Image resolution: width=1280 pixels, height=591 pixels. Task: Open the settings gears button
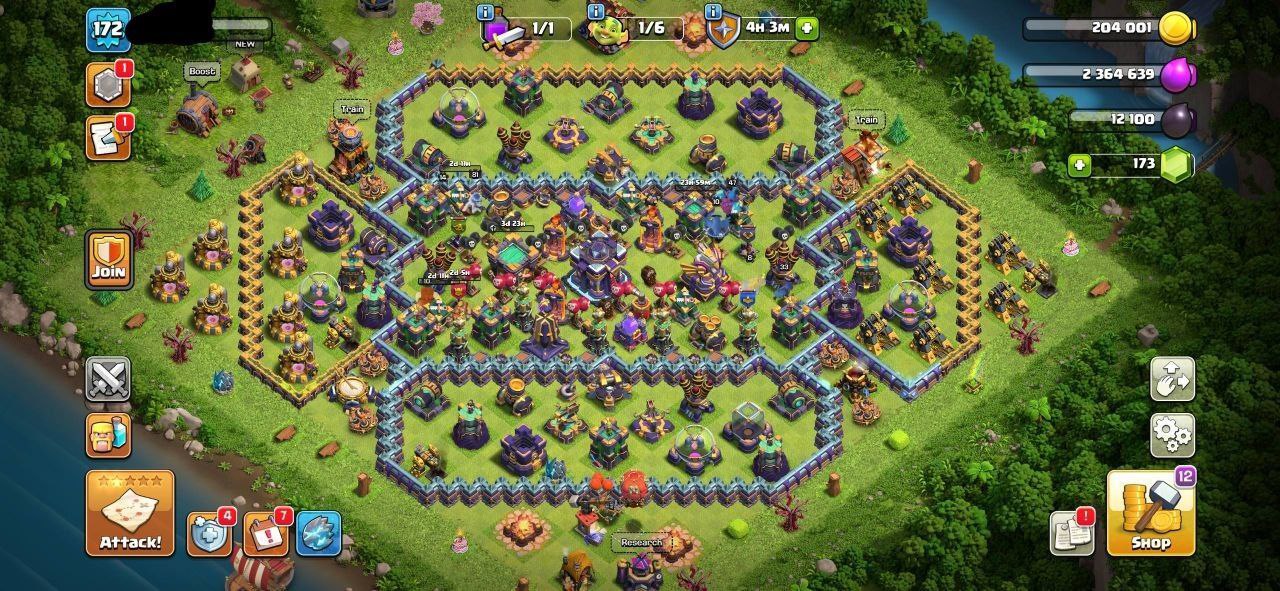[1172, 434]
